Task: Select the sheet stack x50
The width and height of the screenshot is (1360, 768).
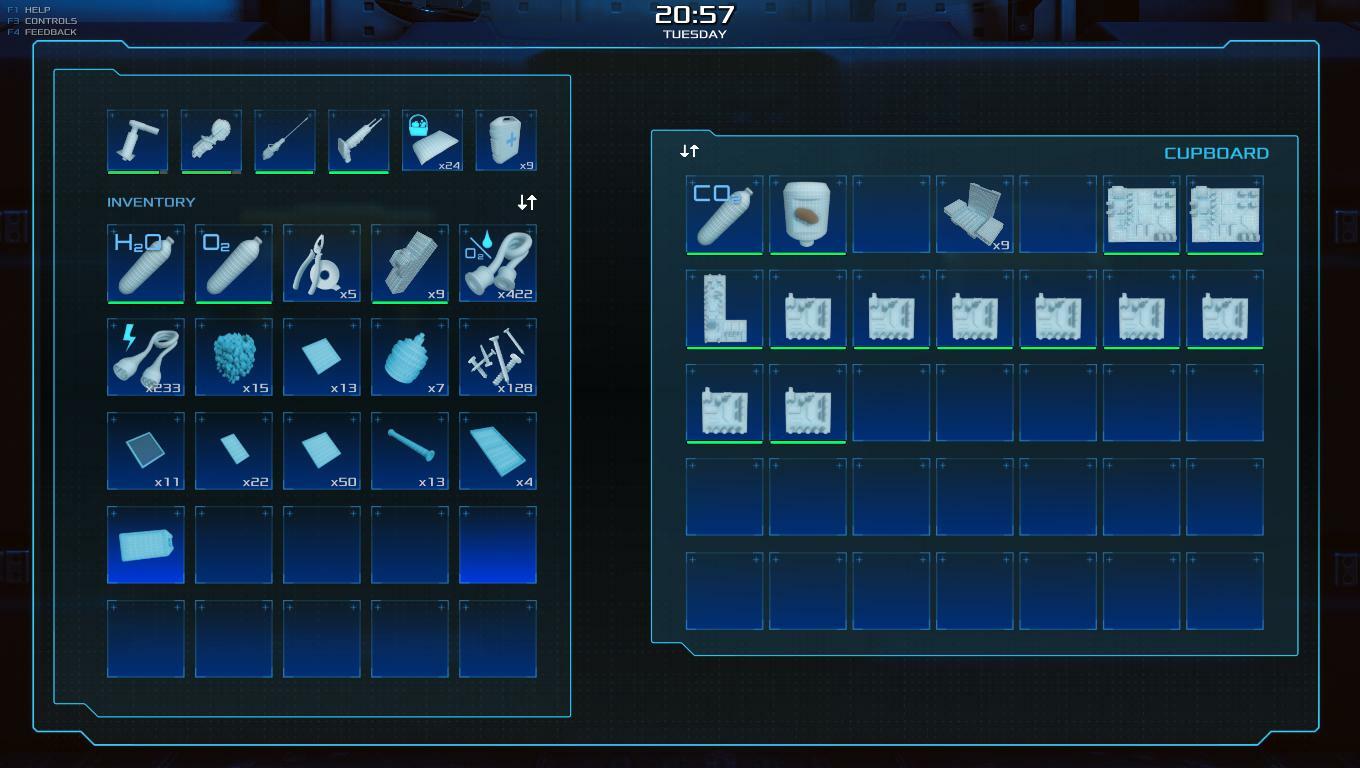Action: [x=322, y=451]
